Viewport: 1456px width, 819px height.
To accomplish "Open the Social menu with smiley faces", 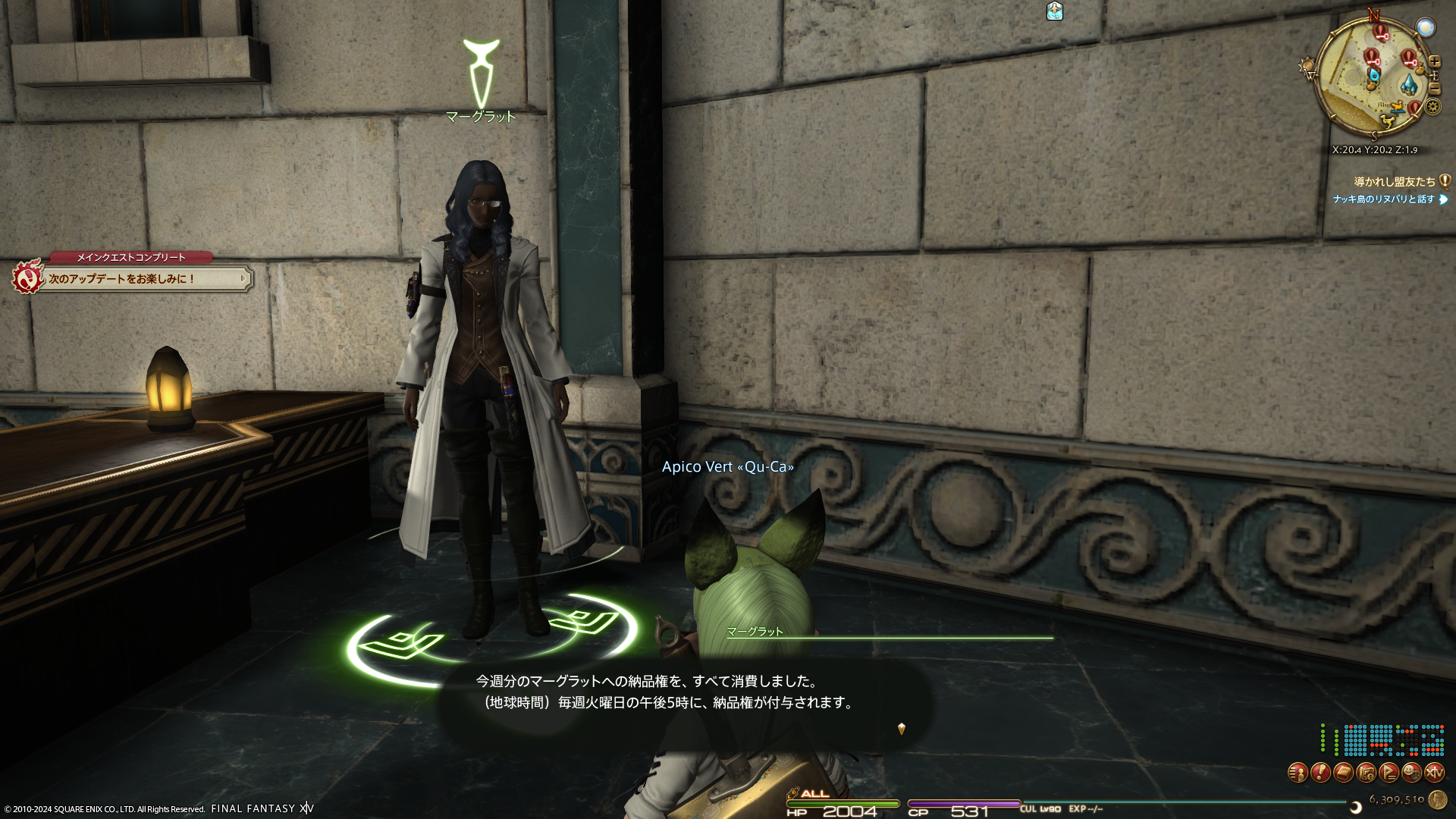I will click(1411, 773).
